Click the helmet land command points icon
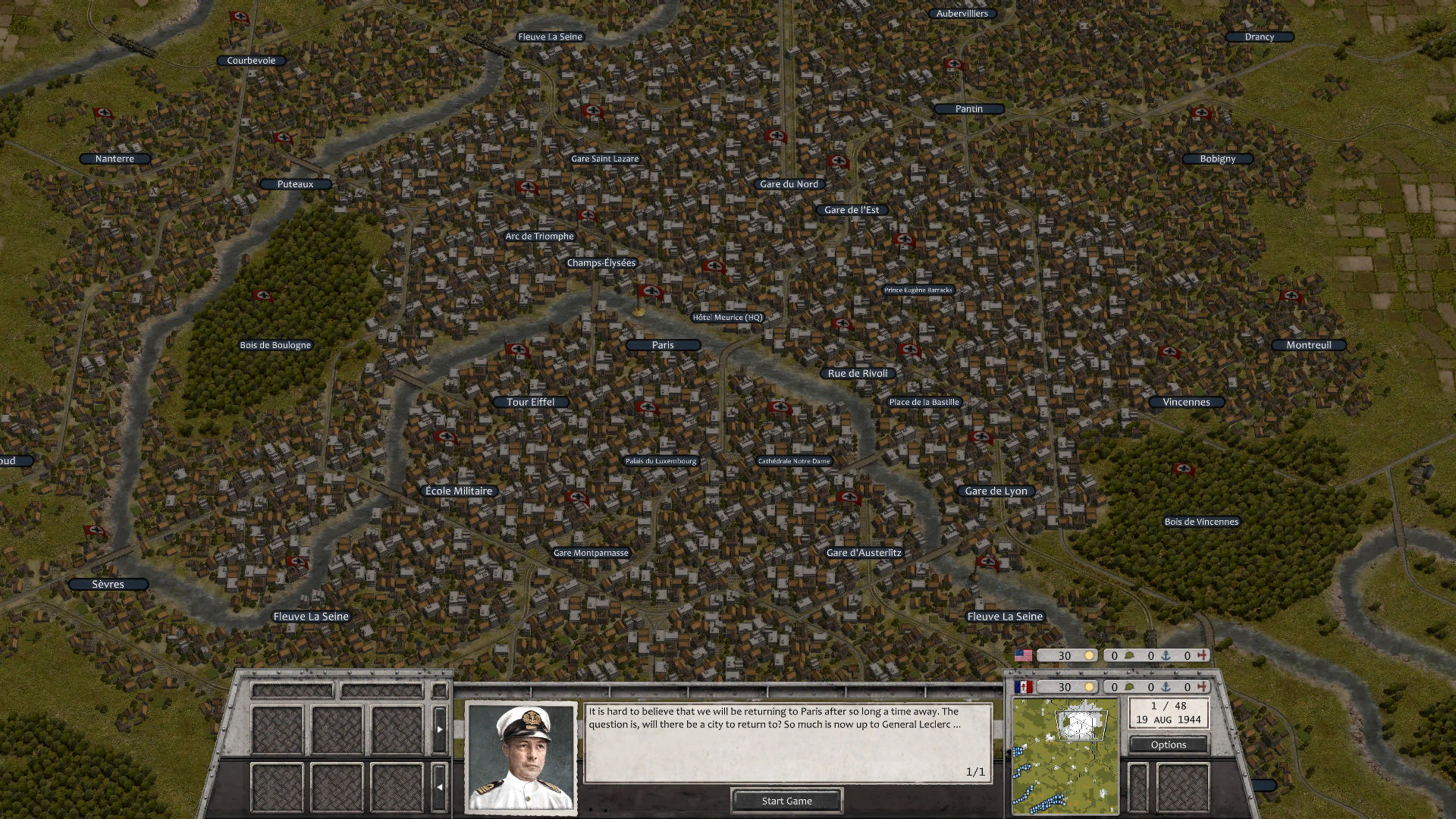 point(1131,654)
